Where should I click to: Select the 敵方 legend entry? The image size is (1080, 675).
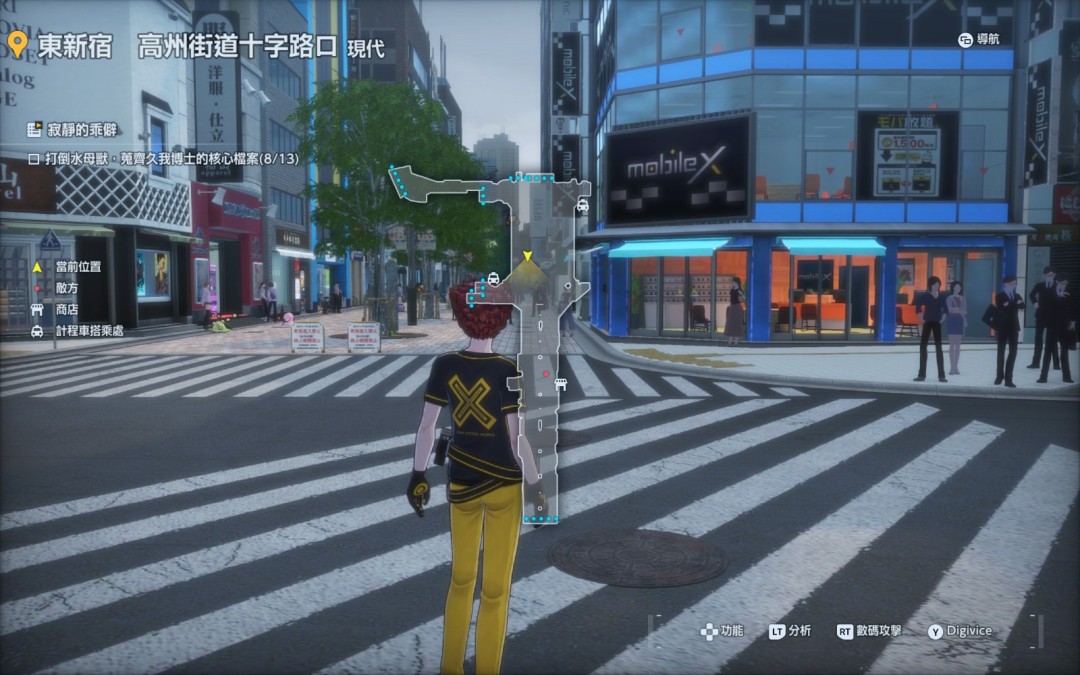(67, 288)
